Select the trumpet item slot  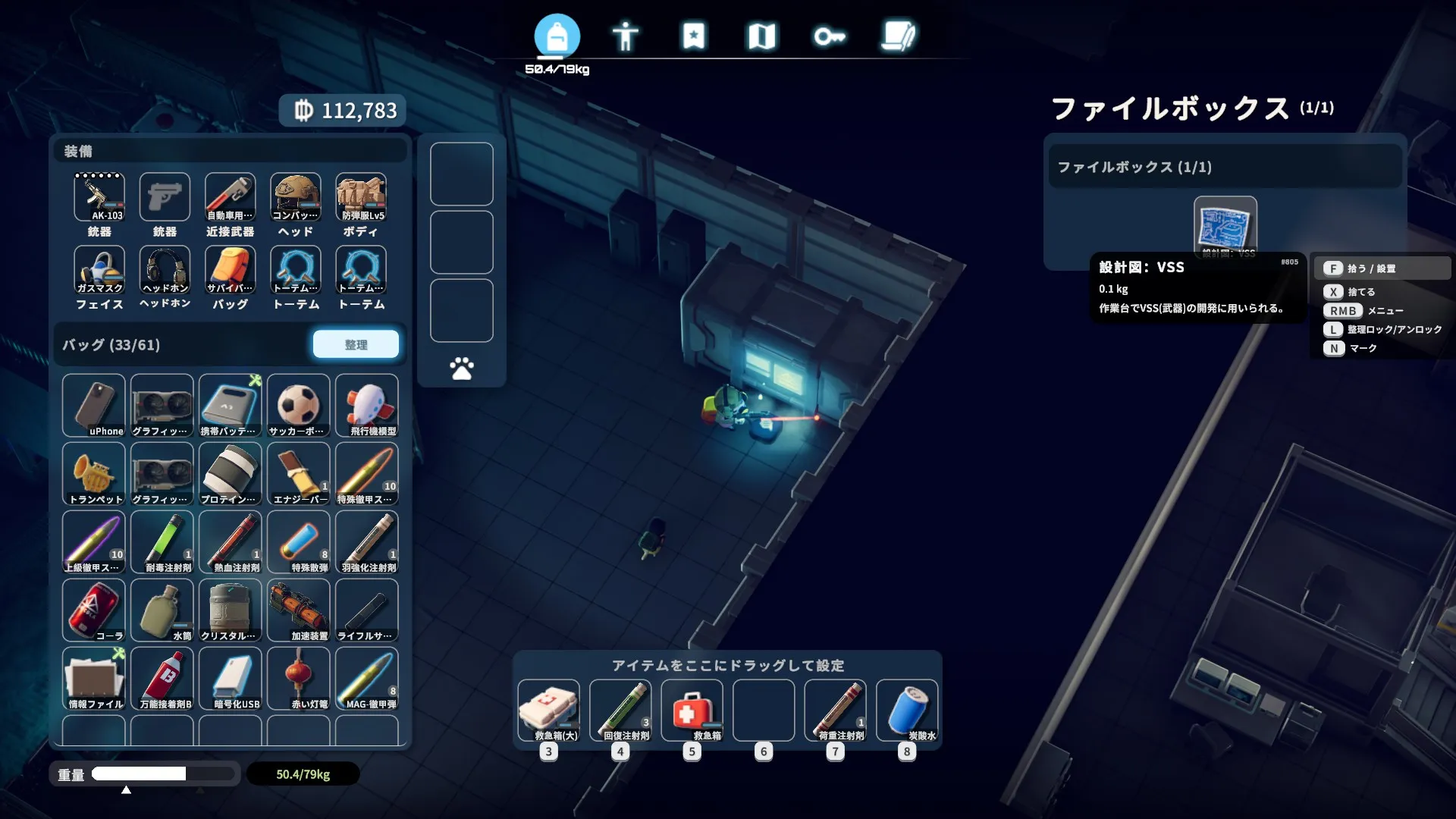(94, 474)
